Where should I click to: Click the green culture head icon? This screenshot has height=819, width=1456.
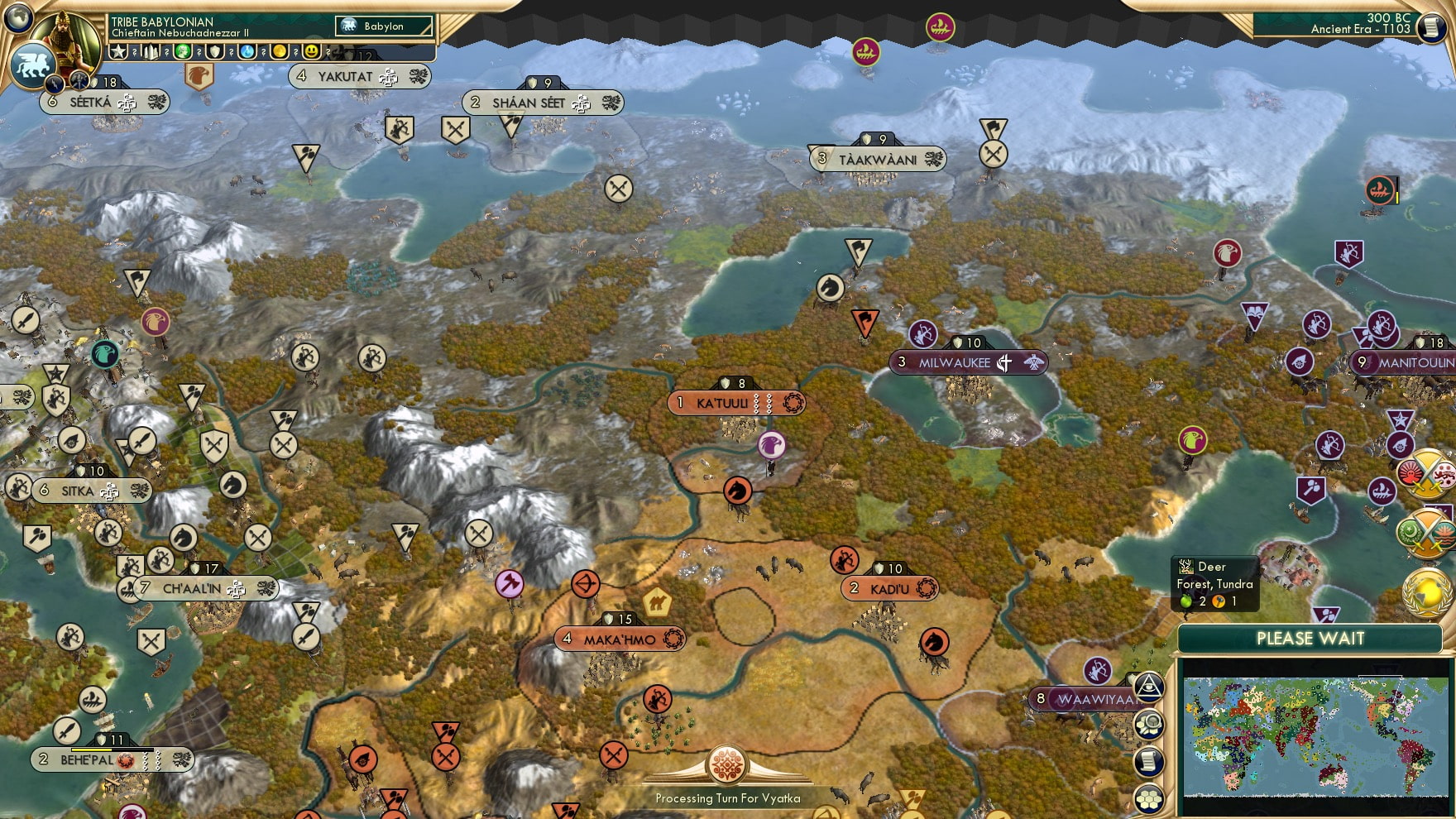[183, 51]
